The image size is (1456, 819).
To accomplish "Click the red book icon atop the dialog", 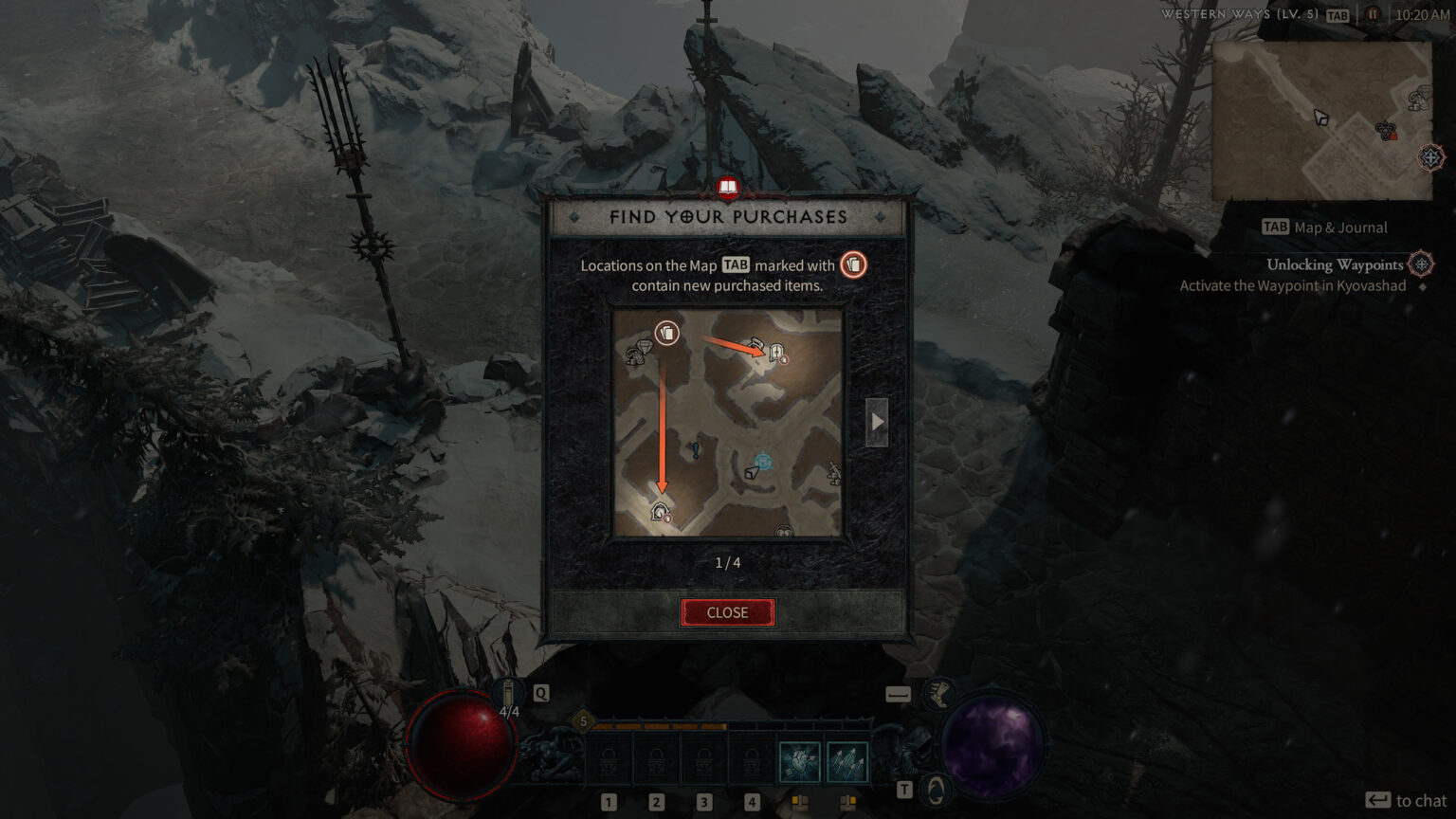I will click(727, 188).
